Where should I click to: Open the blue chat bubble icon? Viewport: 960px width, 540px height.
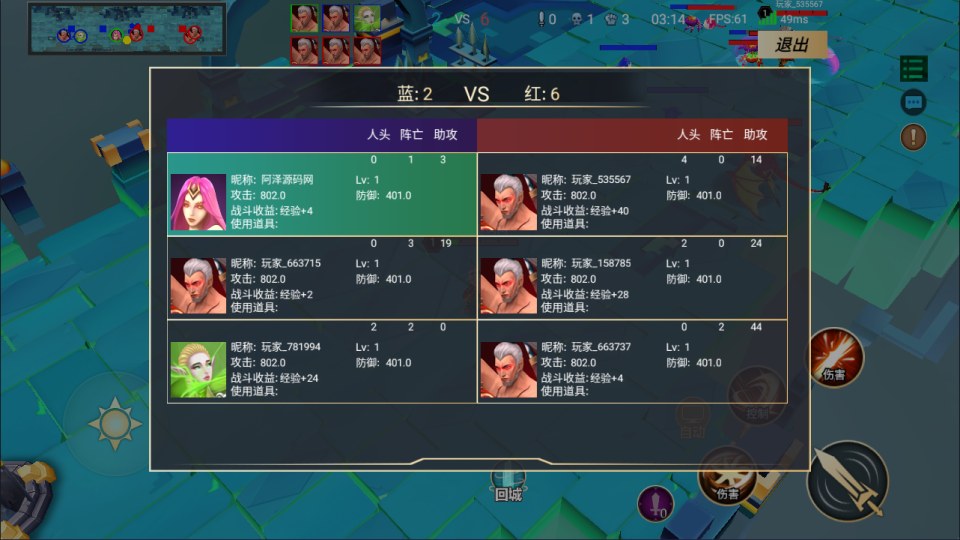coord(913,102)
